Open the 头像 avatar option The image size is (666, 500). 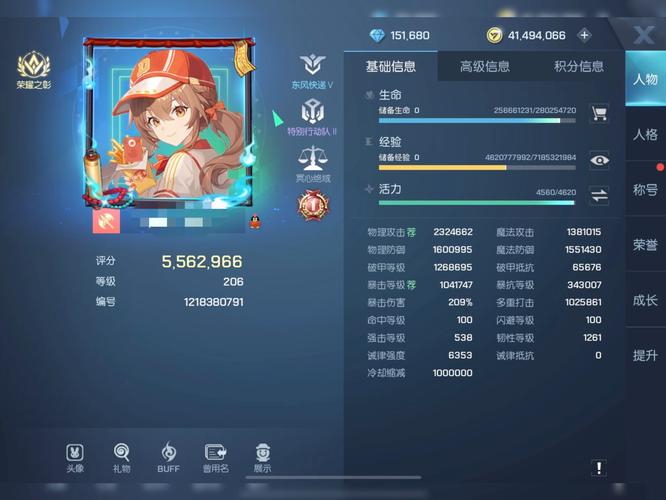click(x=75, y=458)
